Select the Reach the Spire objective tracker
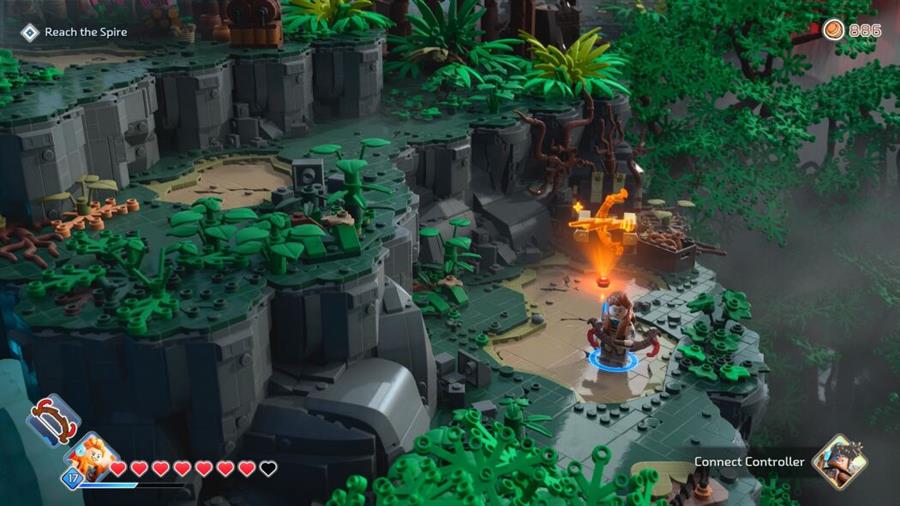Viewport: 900px width, 506px height. pyautogui.click(x=76, y=32)
